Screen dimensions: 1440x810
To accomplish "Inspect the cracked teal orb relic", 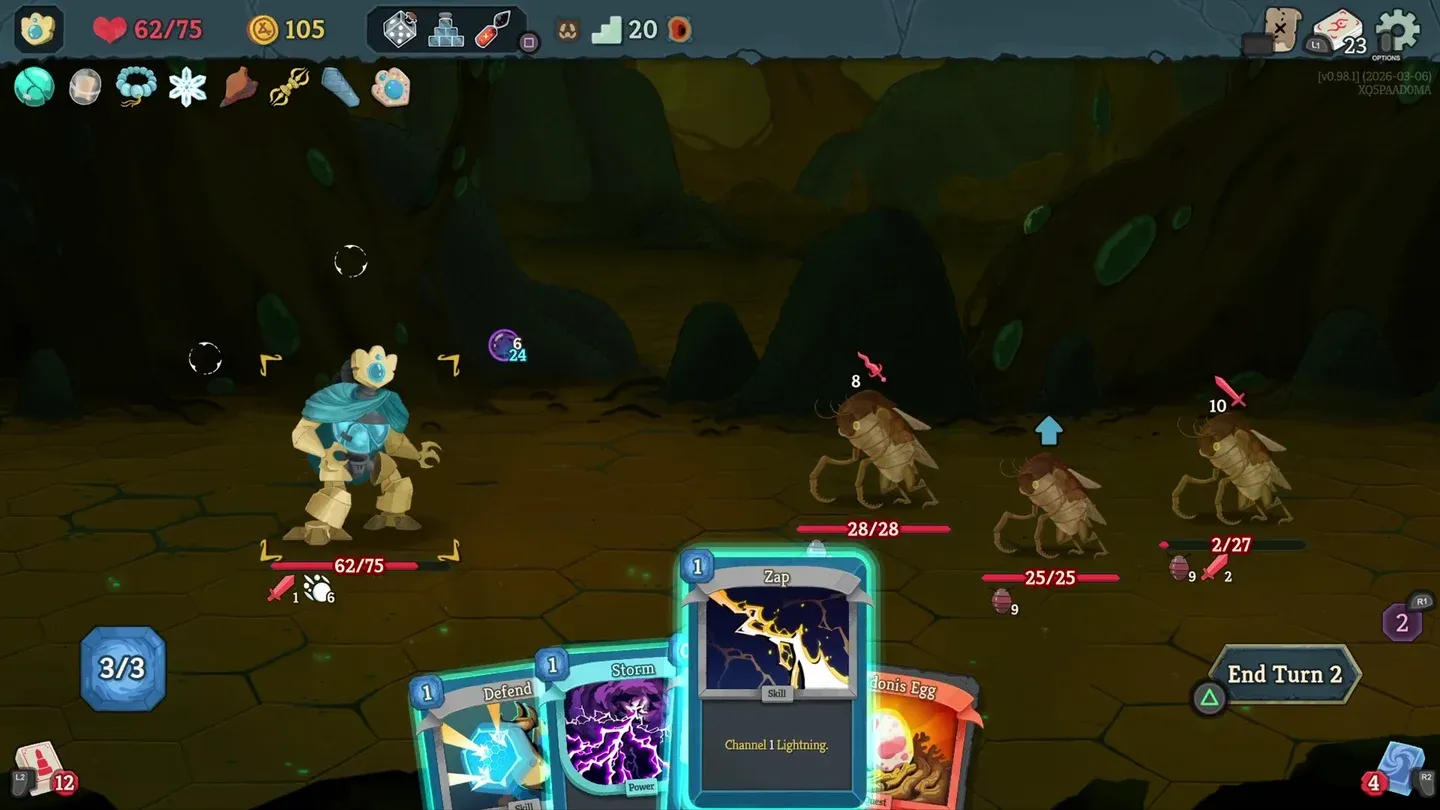I will click(x=33, y=87).
